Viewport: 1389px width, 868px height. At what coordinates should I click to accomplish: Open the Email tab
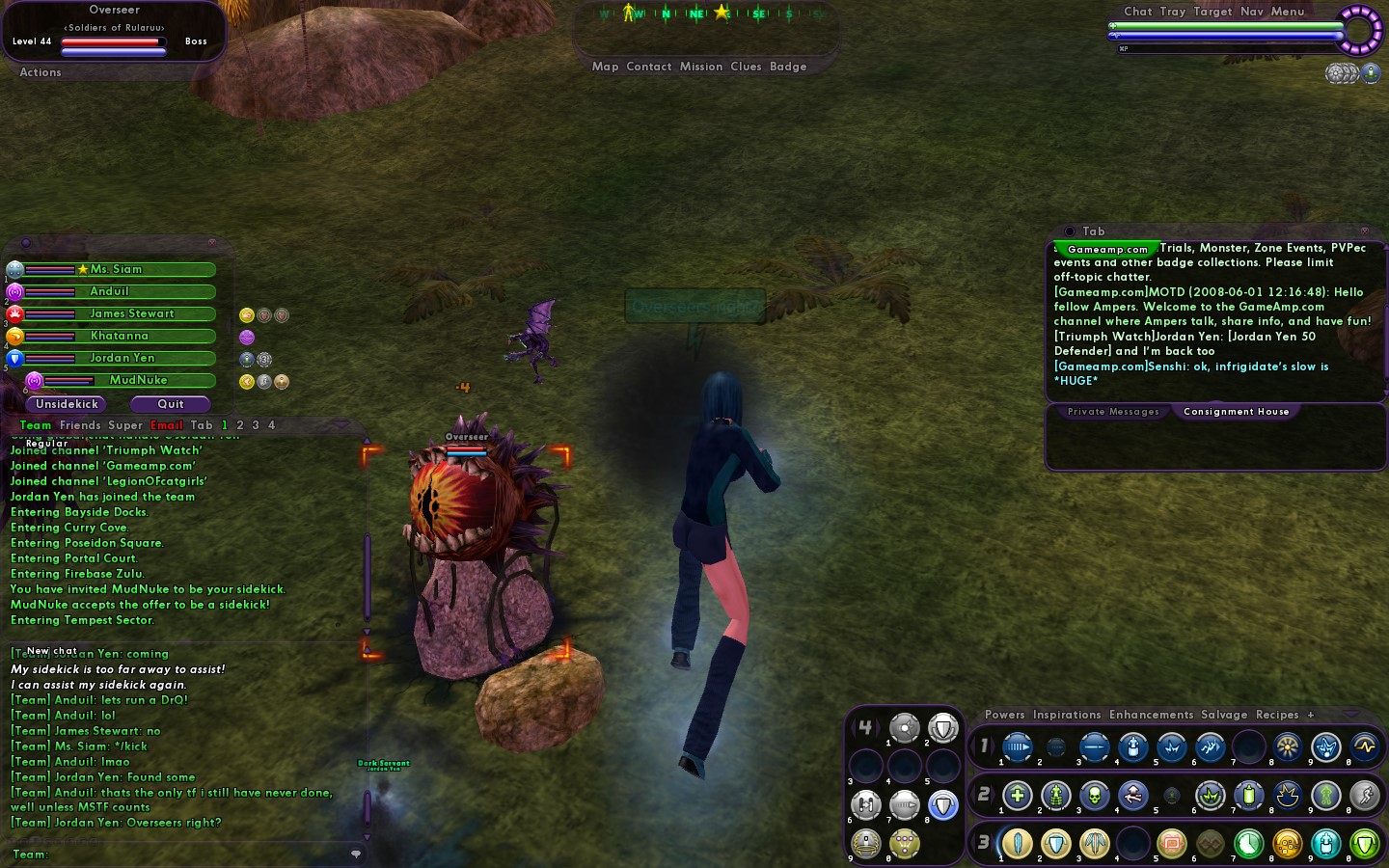(166, 425)
